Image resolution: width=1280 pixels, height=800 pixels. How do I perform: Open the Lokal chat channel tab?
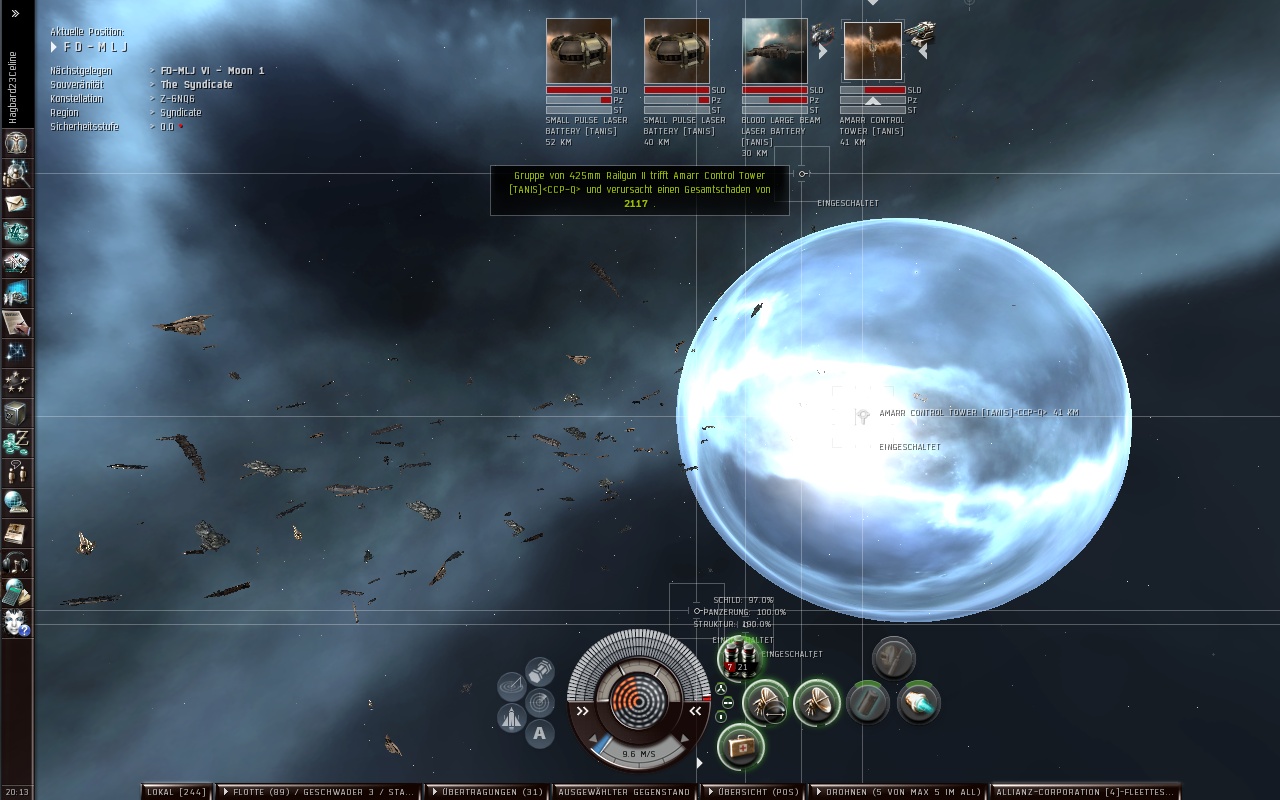tap(176, 792)
